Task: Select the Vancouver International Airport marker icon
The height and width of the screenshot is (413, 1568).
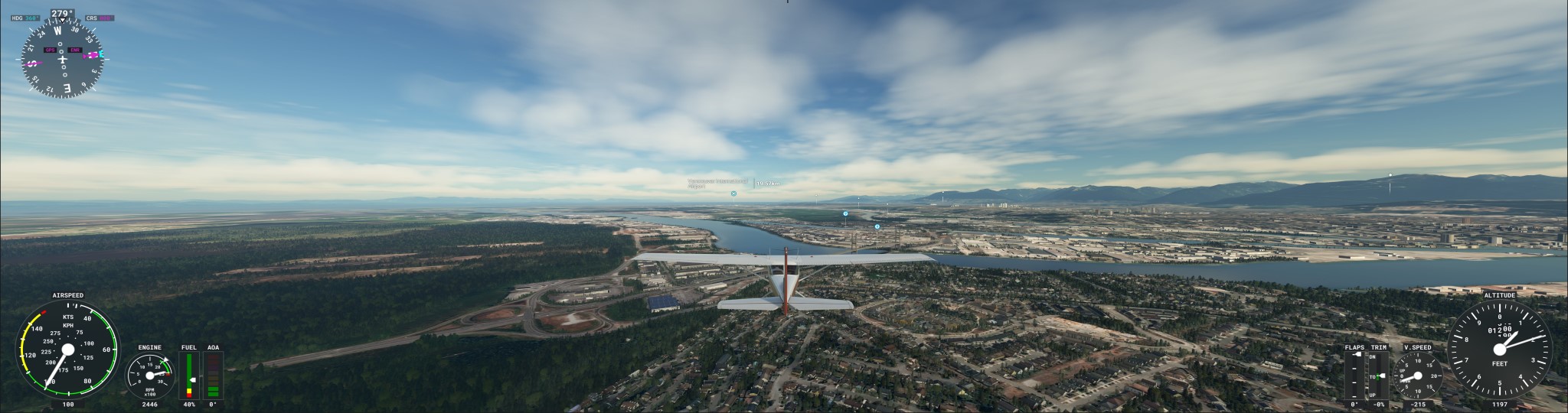Action: (733, 194)
